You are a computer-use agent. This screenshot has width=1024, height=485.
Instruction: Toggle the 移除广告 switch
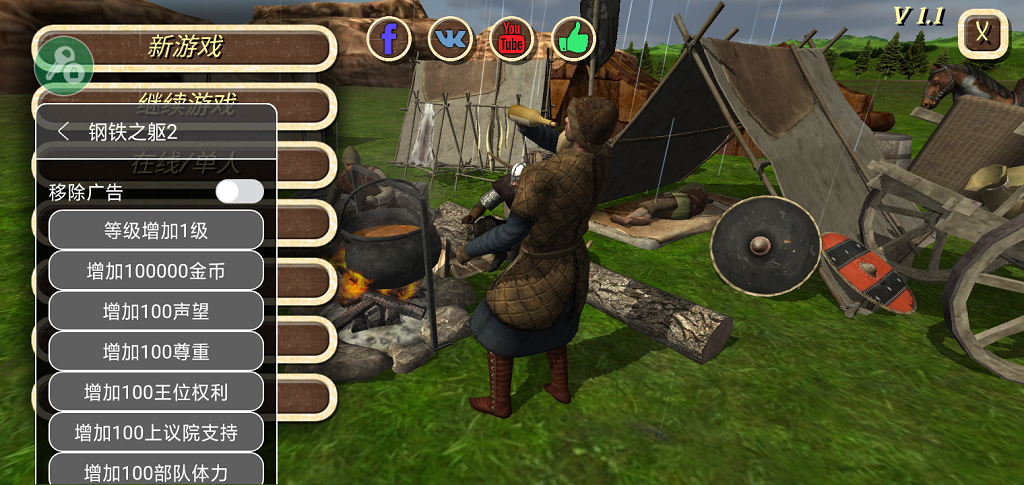pos(239,191)
